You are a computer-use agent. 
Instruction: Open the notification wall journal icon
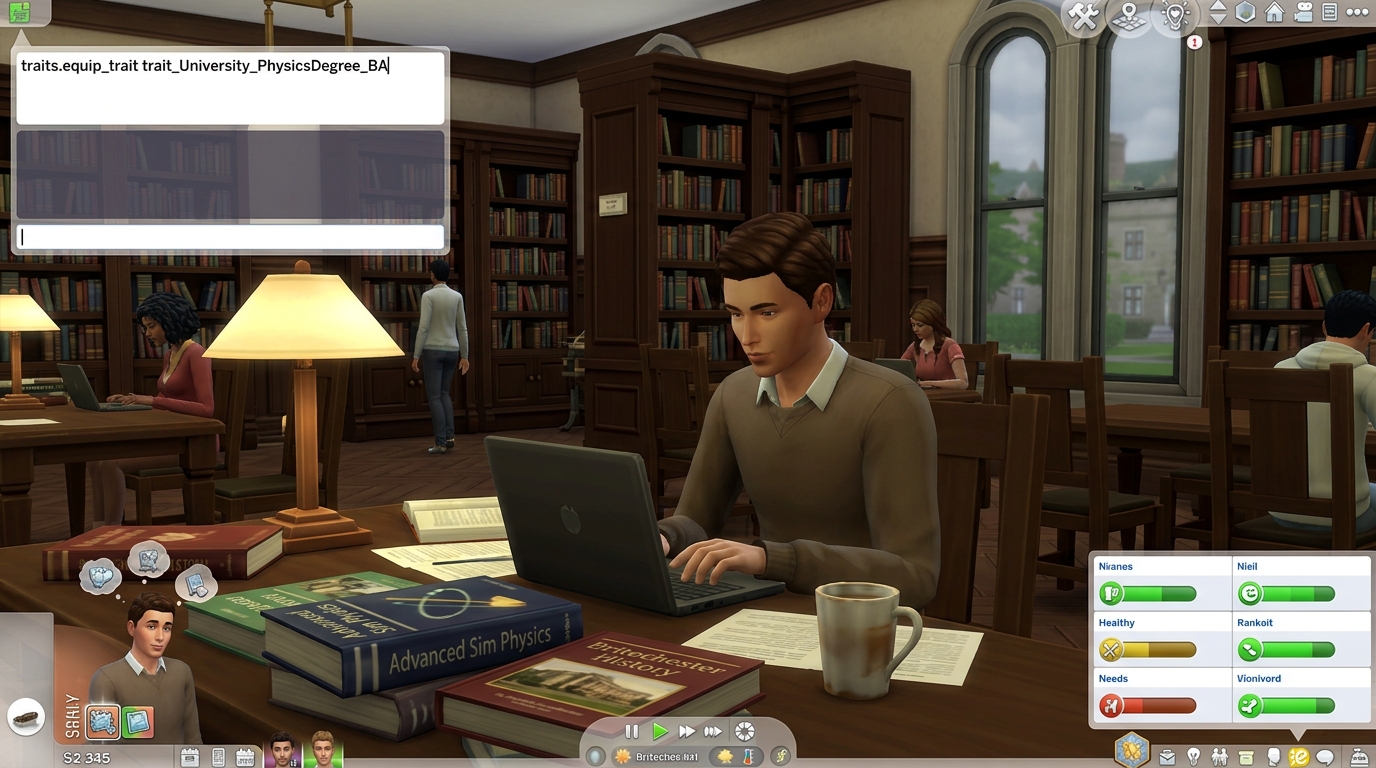(1329, 13)
